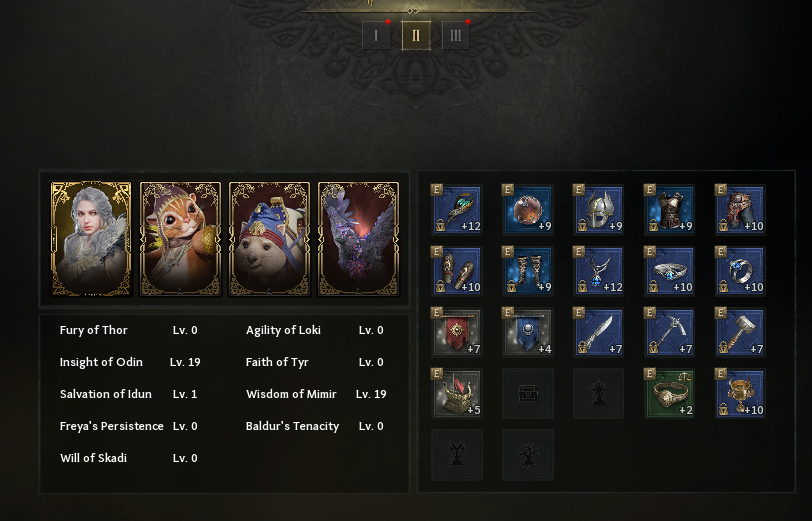
Task: Inspect the +12 blue gem necklace
Action: pos(599,271)
